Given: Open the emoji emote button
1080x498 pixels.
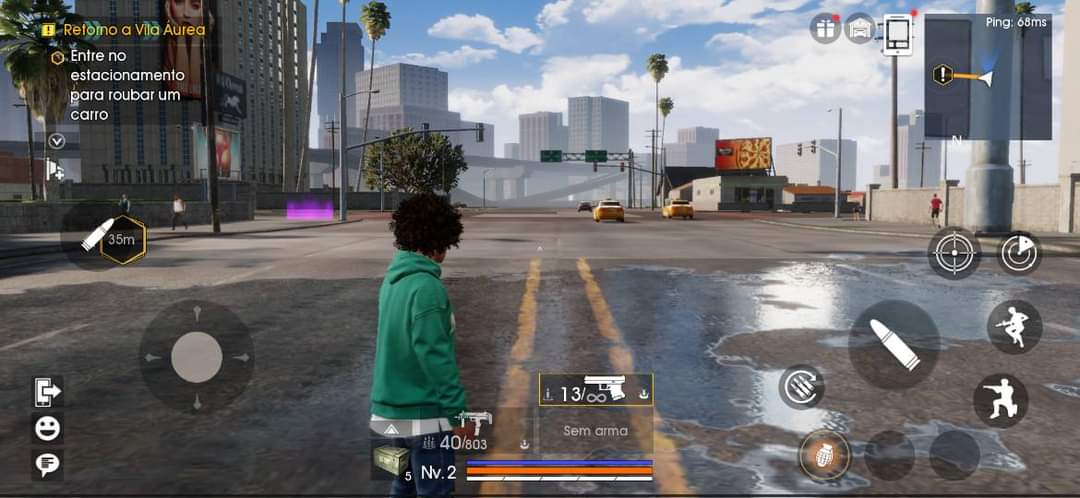Looking at the screenshot, I should pos(47,429).
